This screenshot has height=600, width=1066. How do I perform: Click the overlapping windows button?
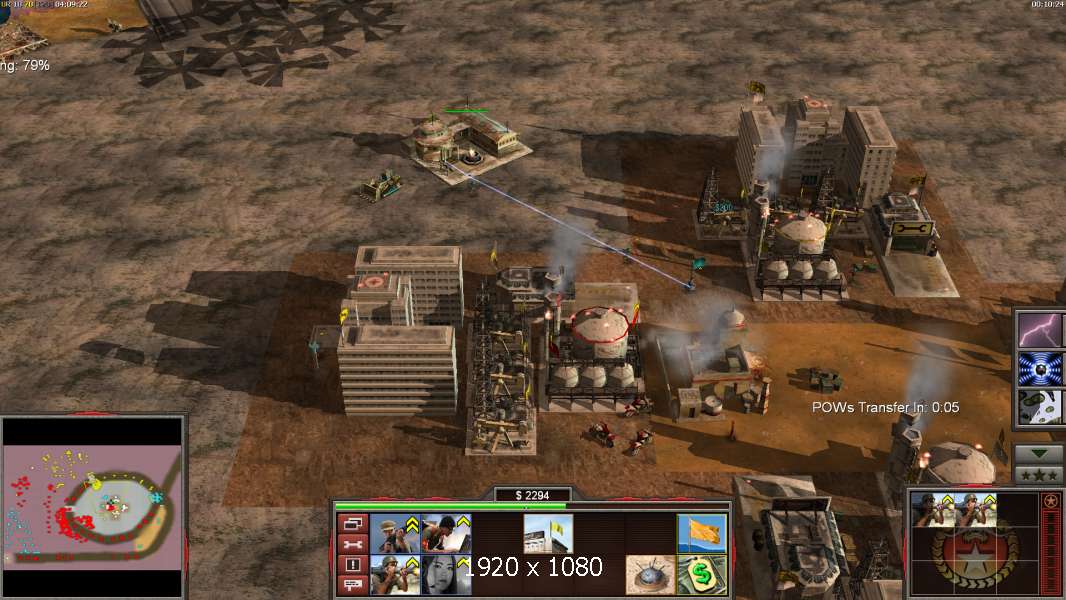(352, 523)
